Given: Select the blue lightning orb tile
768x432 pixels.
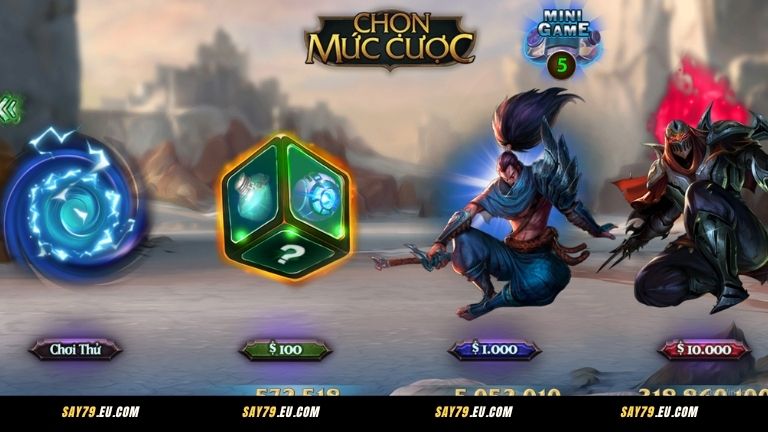Looking at the screenshot, I should coord(72,207).
